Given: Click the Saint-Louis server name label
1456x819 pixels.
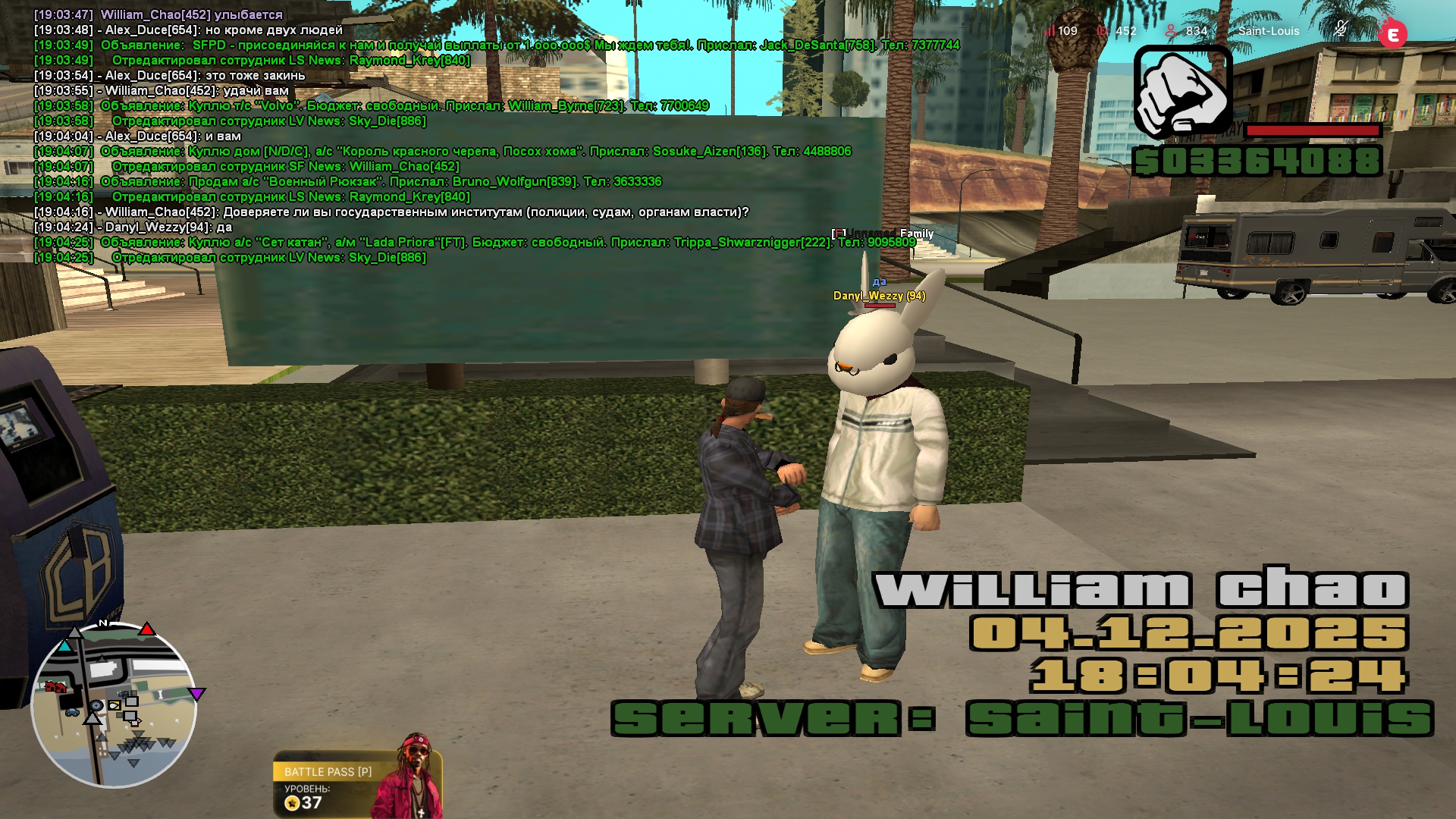Looking at the screenshot, I should (x=1269, y=31).
